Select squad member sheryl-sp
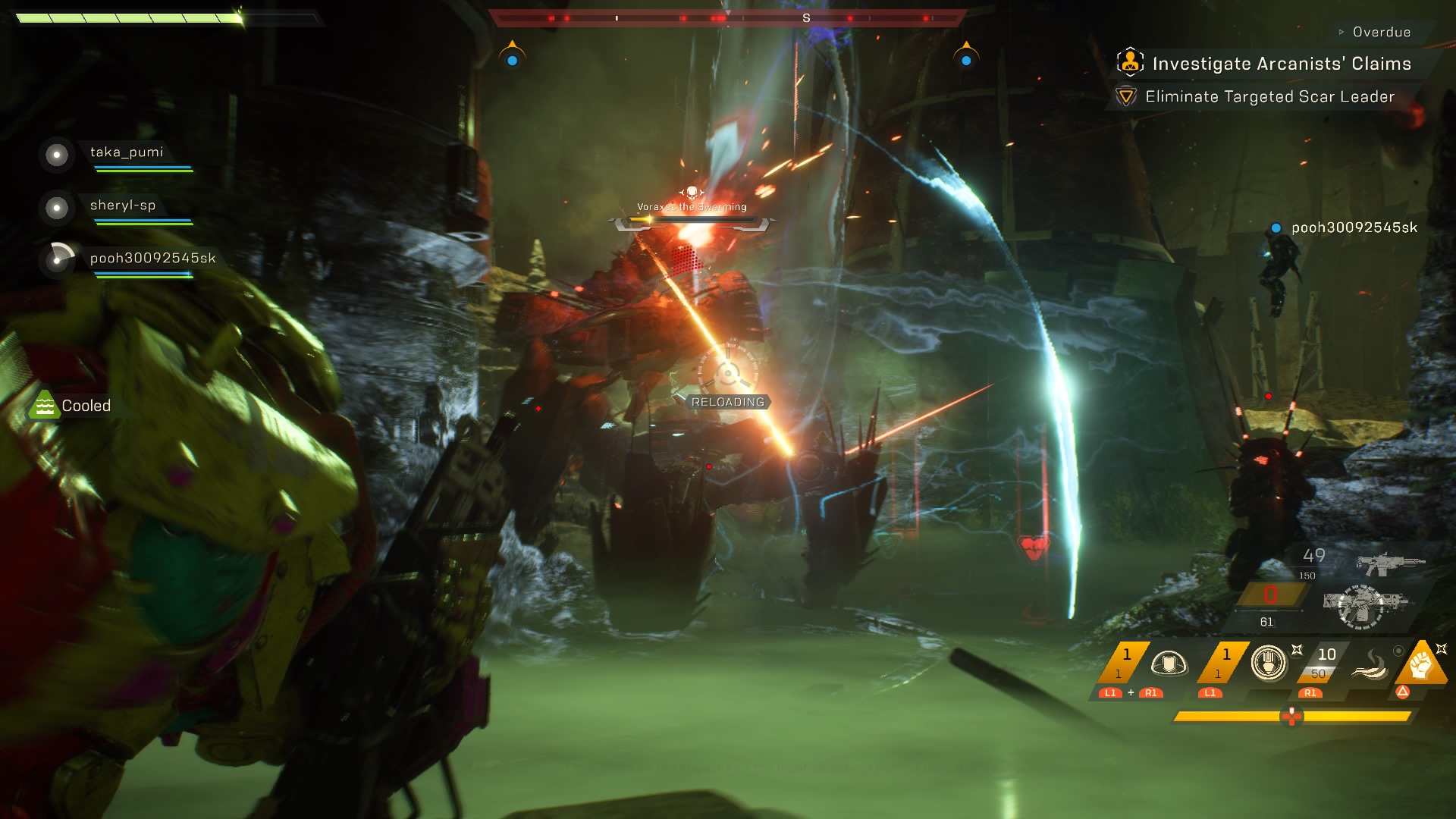This screenshot has height=819, width=1456. [122, 206]
